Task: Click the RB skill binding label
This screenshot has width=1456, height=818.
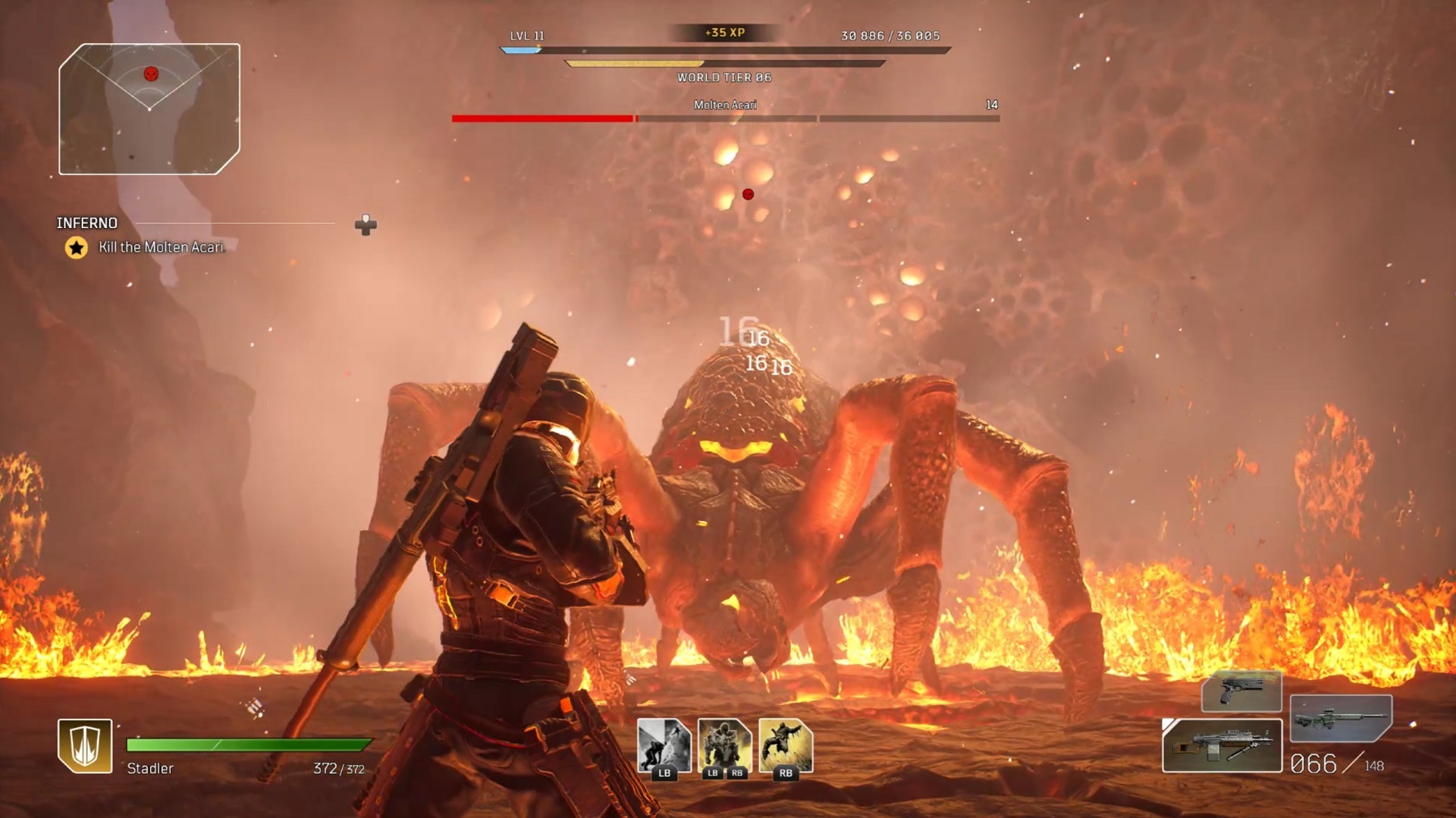Action: (785, 775)
